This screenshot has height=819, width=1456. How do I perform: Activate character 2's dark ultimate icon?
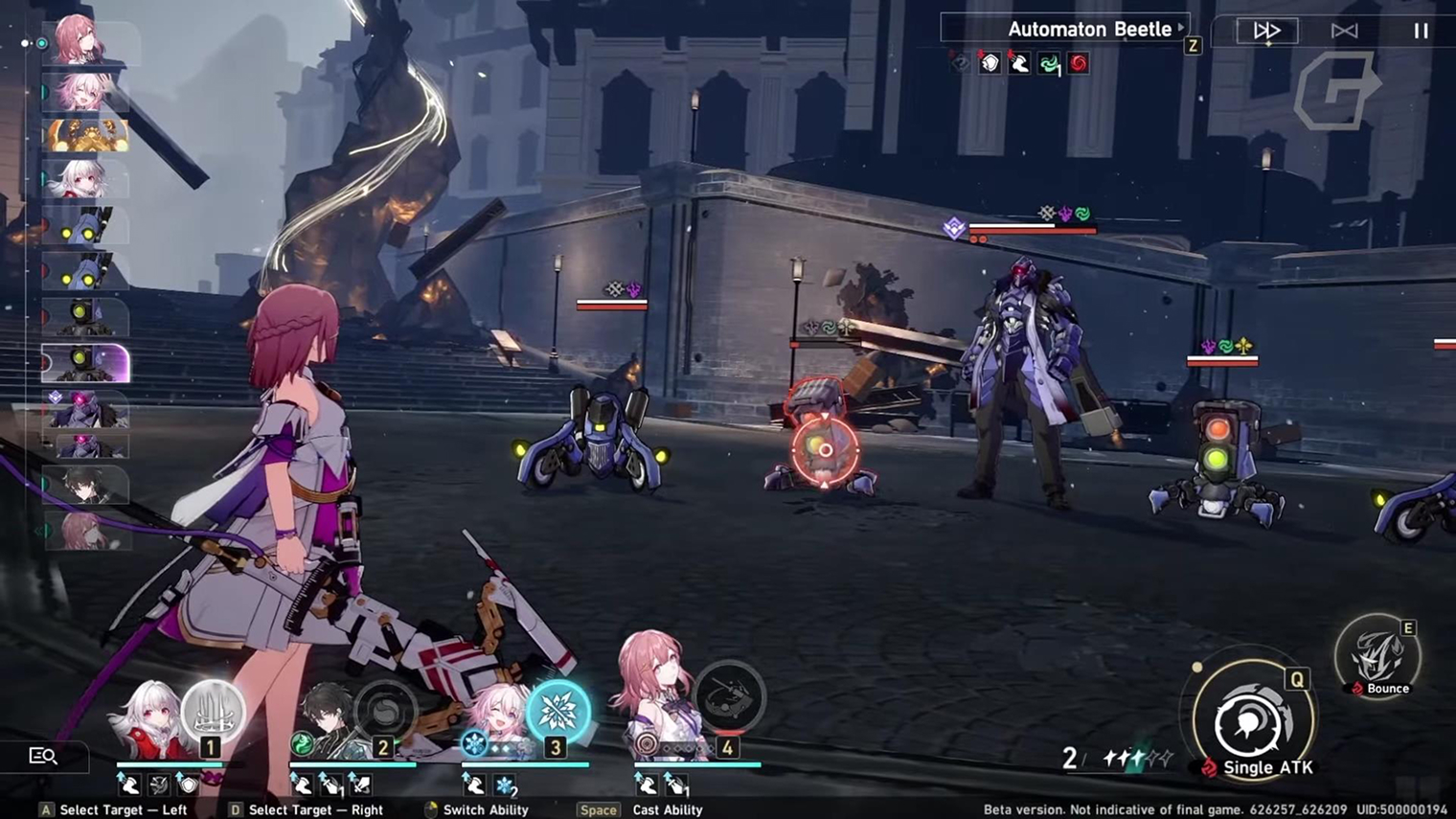[x=385, y=710]
